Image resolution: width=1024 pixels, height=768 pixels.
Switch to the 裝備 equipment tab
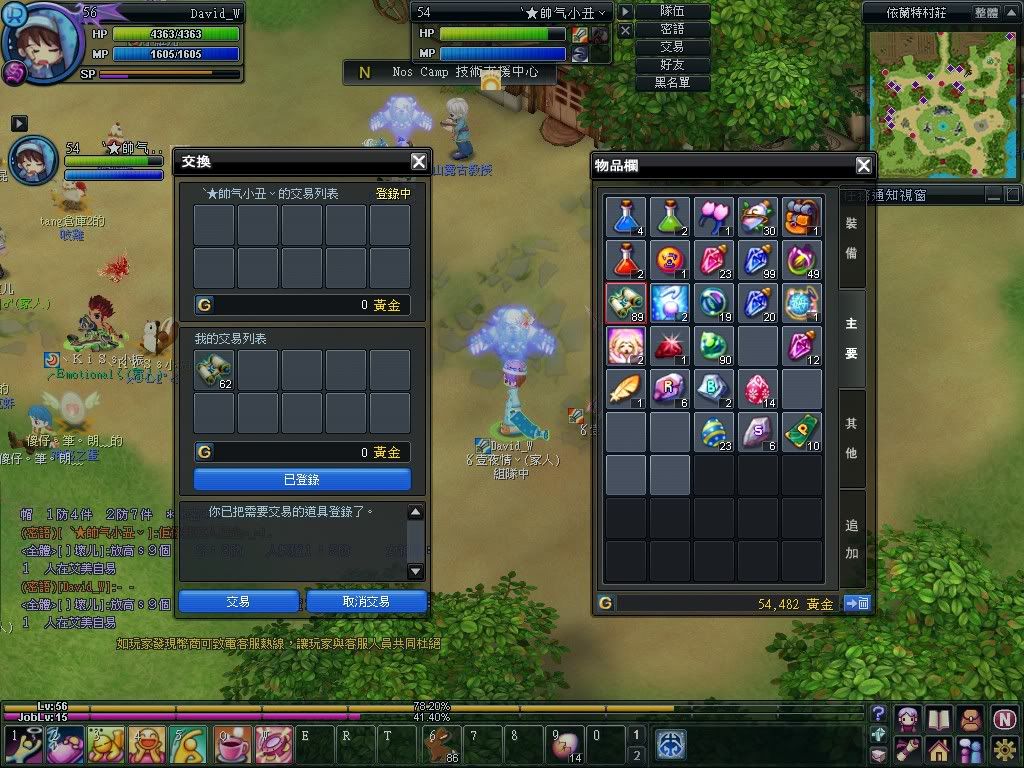pos(851,238)
